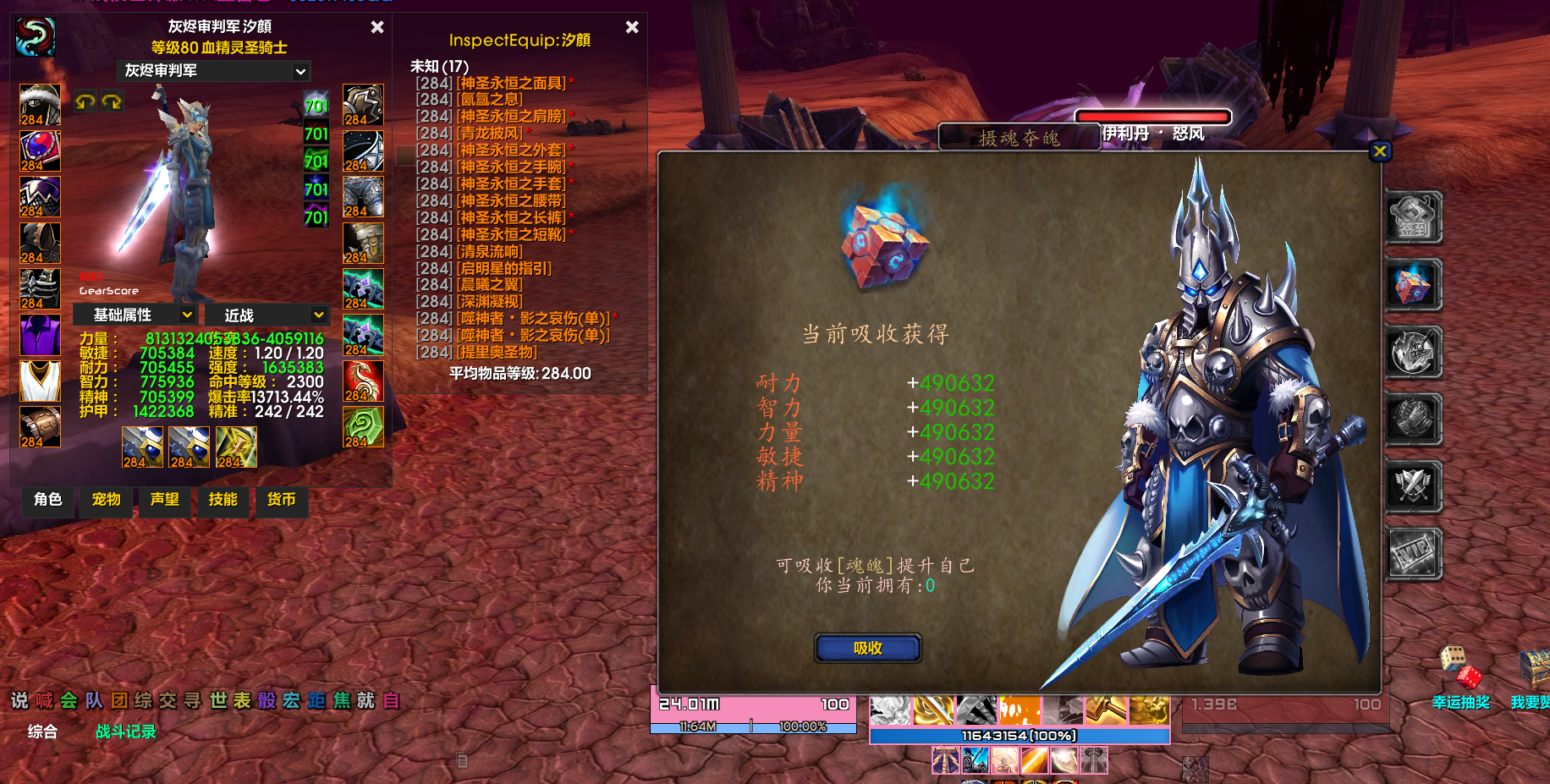
Task: Click the crossed-swords arena sidebar icon
Action: [x=1413, y=486]
